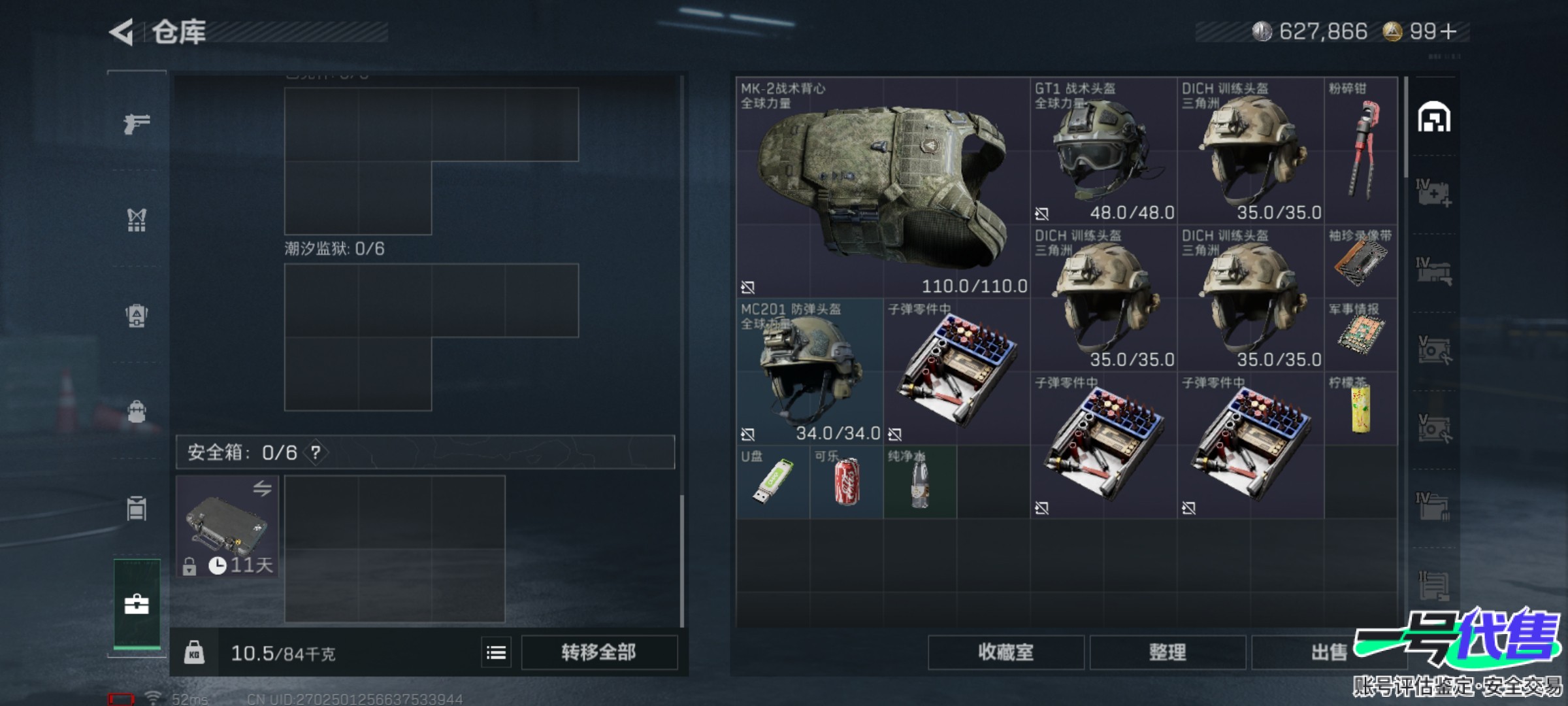Viewport: 1568px width, 706px height.
Task: Select the 袖珍录像带 tape item
Action: [1361, 261]
